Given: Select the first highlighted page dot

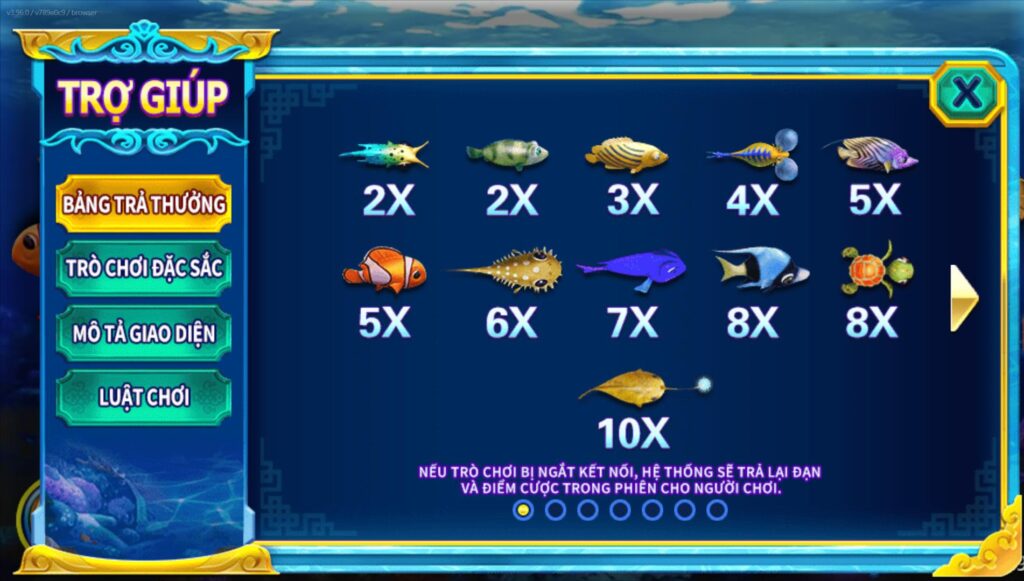Looking at the screenshot, I should coord(523,510).
